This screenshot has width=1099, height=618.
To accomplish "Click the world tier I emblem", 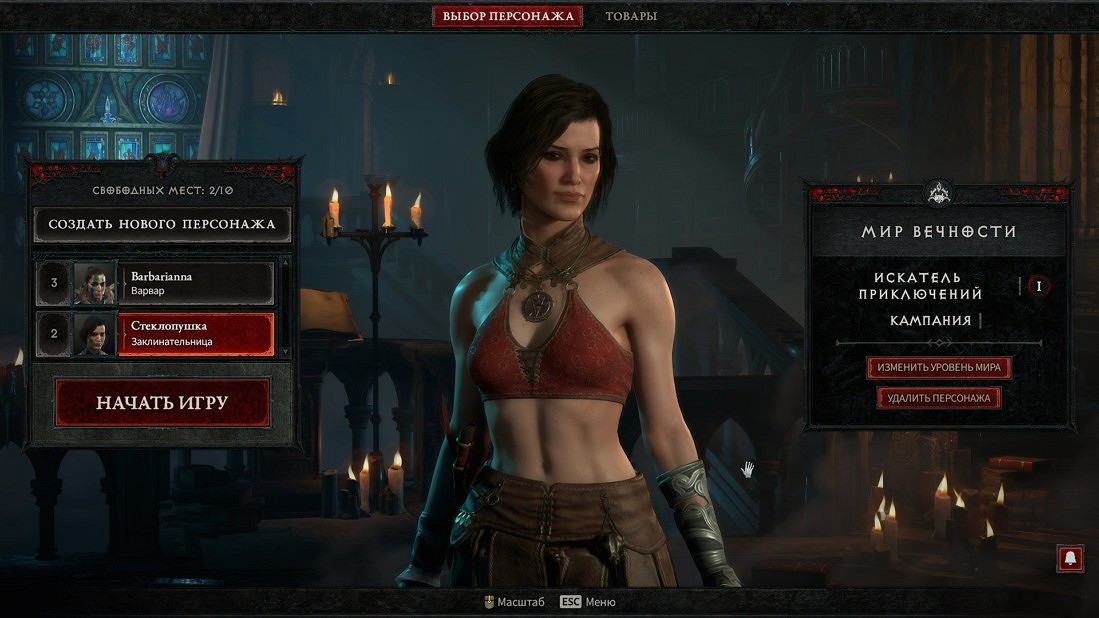I will (1039, 286).
